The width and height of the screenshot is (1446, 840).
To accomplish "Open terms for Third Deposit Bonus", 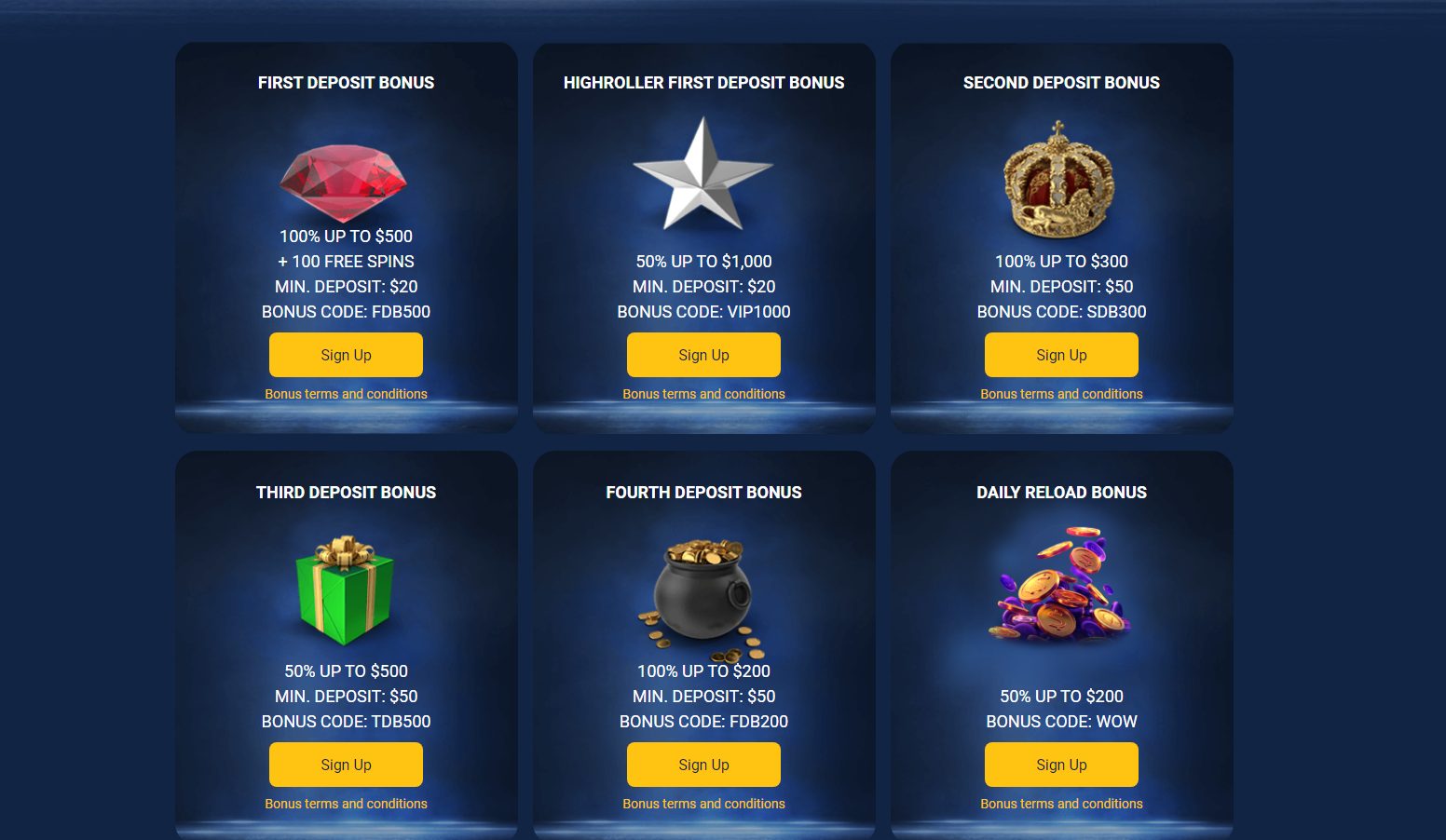I will 346,803.
